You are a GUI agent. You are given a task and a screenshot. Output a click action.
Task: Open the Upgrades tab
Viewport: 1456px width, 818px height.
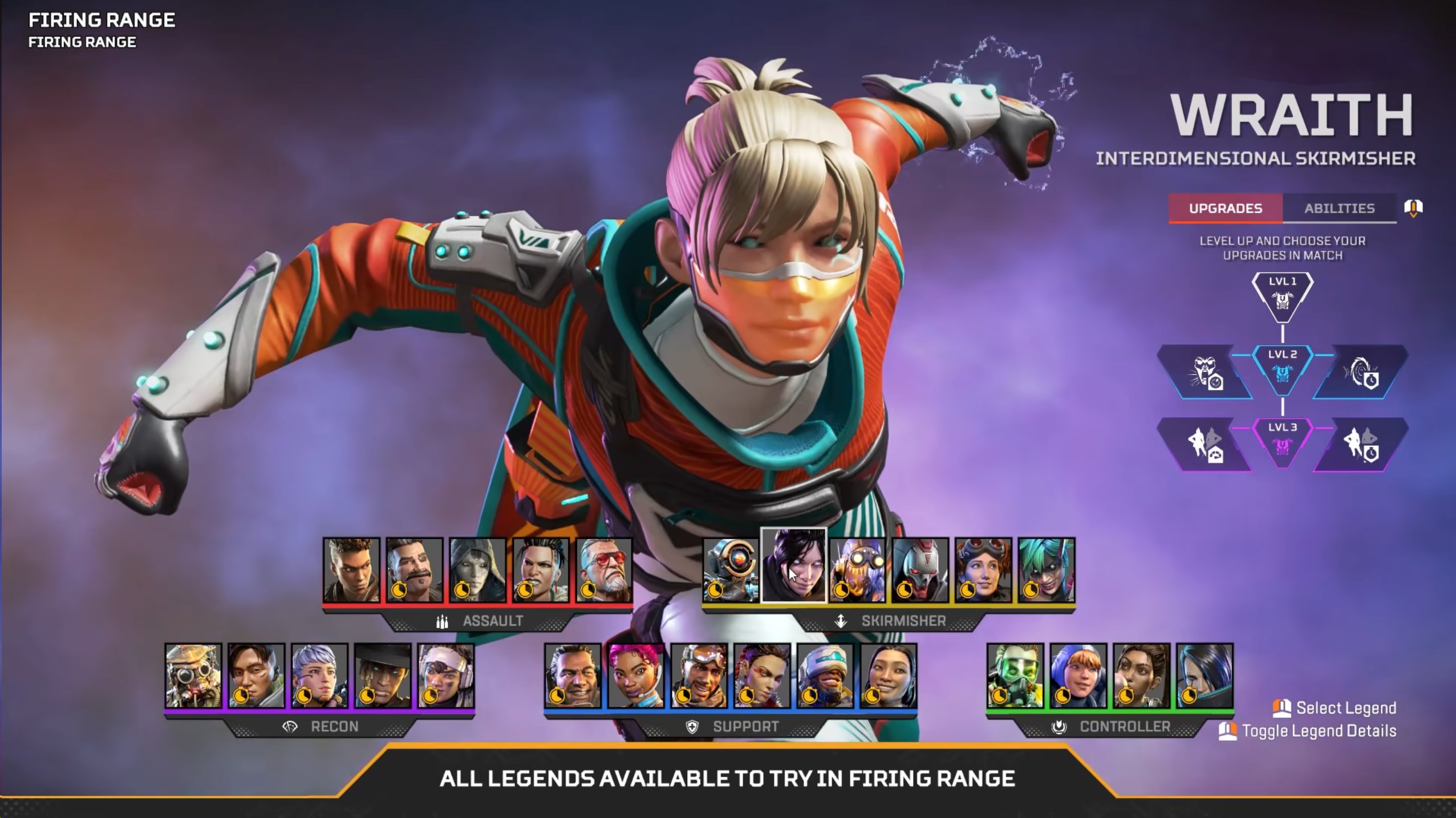(1225, 209)
